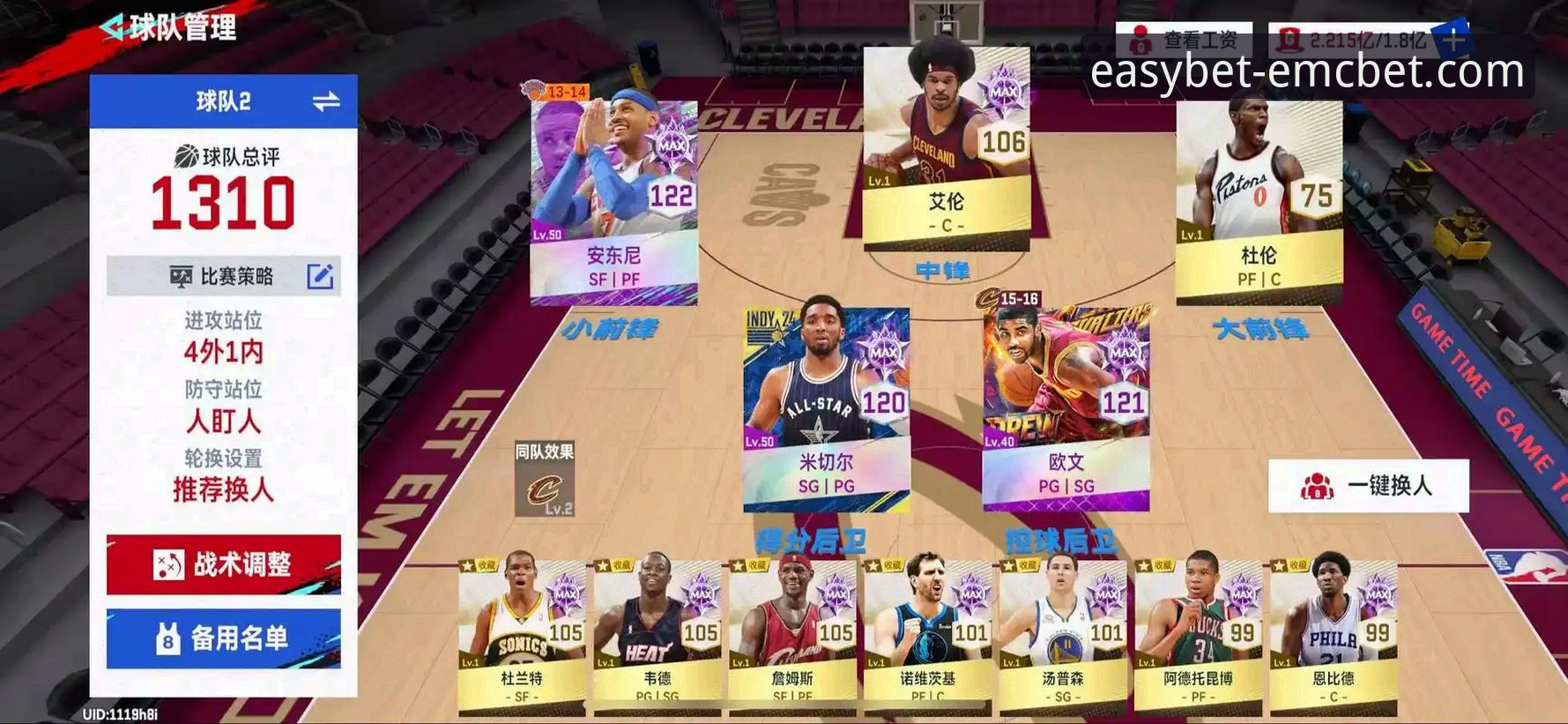Screen dimensions: 1568x724
Task: Open 战术调整 tactics adjustment
Action: pos(224,564)
